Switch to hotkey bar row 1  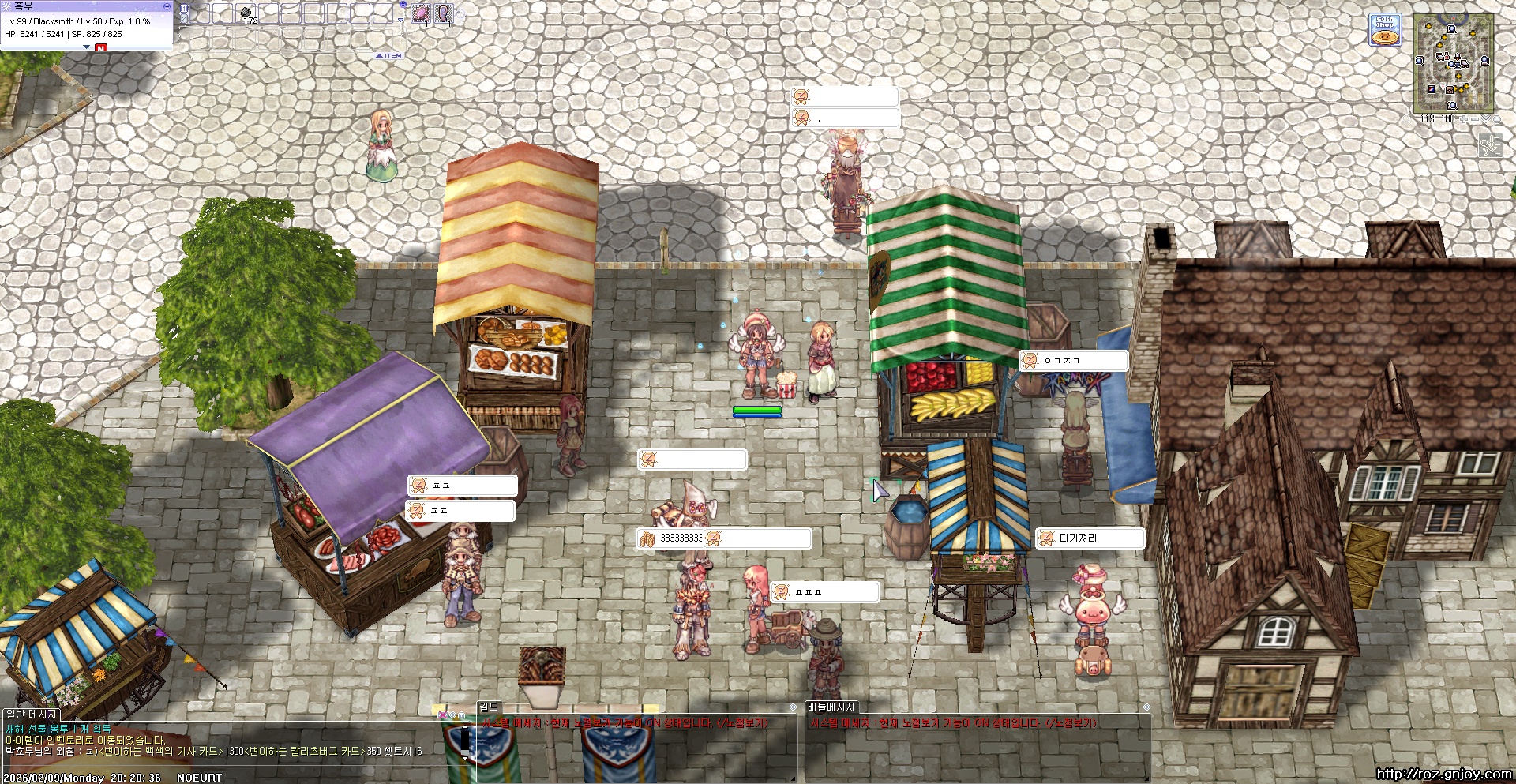point(184,8)
